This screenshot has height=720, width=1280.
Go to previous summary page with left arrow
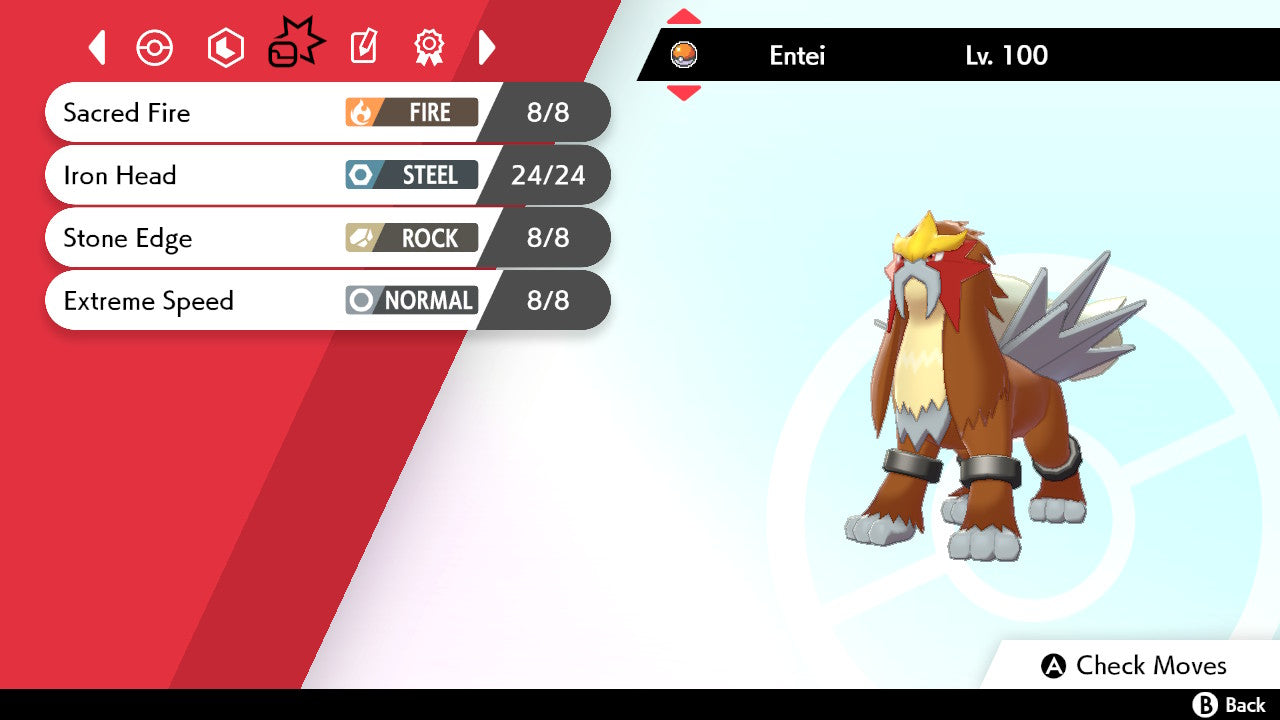click(97, 47)
